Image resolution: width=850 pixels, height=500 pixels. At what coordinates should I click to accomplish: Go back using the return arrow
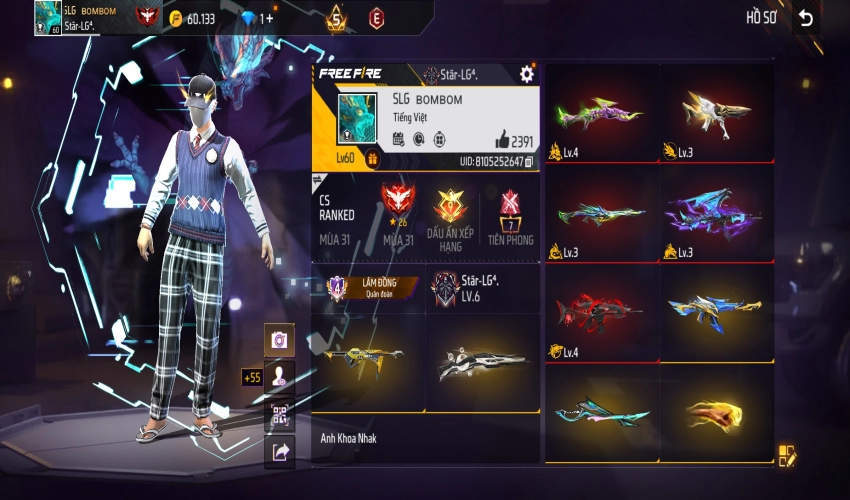pyautogui.click(x=805, y=18)
